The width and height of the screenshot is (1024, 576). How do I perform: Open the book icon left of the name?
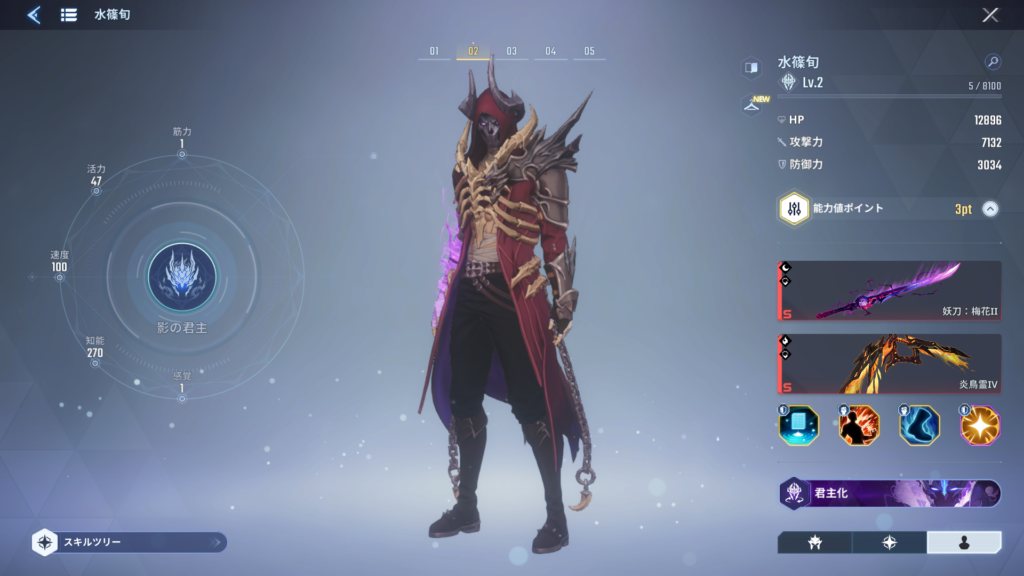coord(750,67)
